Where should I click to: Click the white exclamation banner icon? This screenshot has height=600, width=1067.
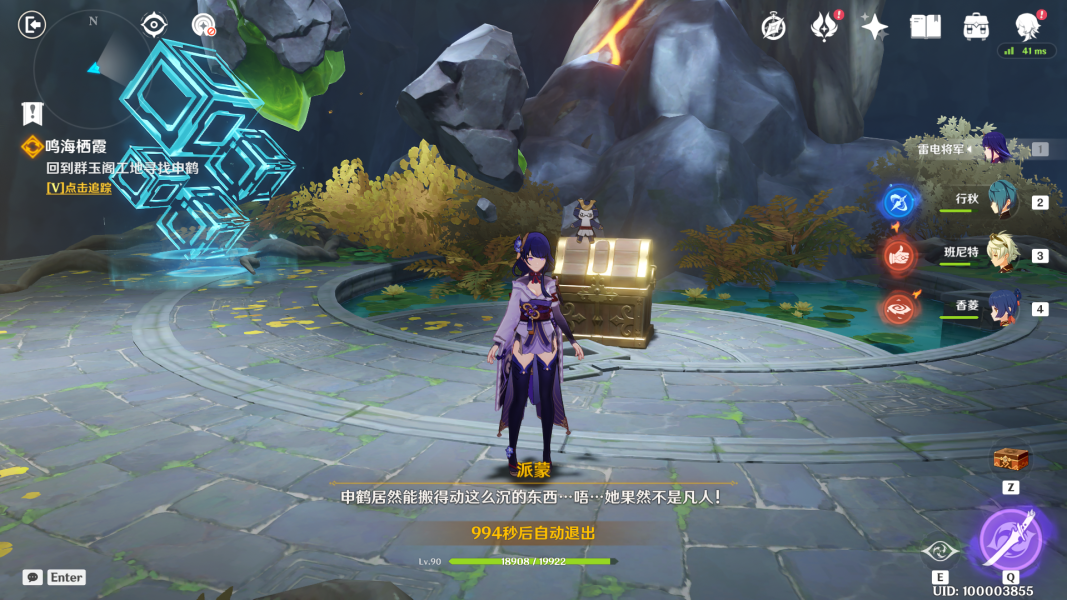(32, 112)
